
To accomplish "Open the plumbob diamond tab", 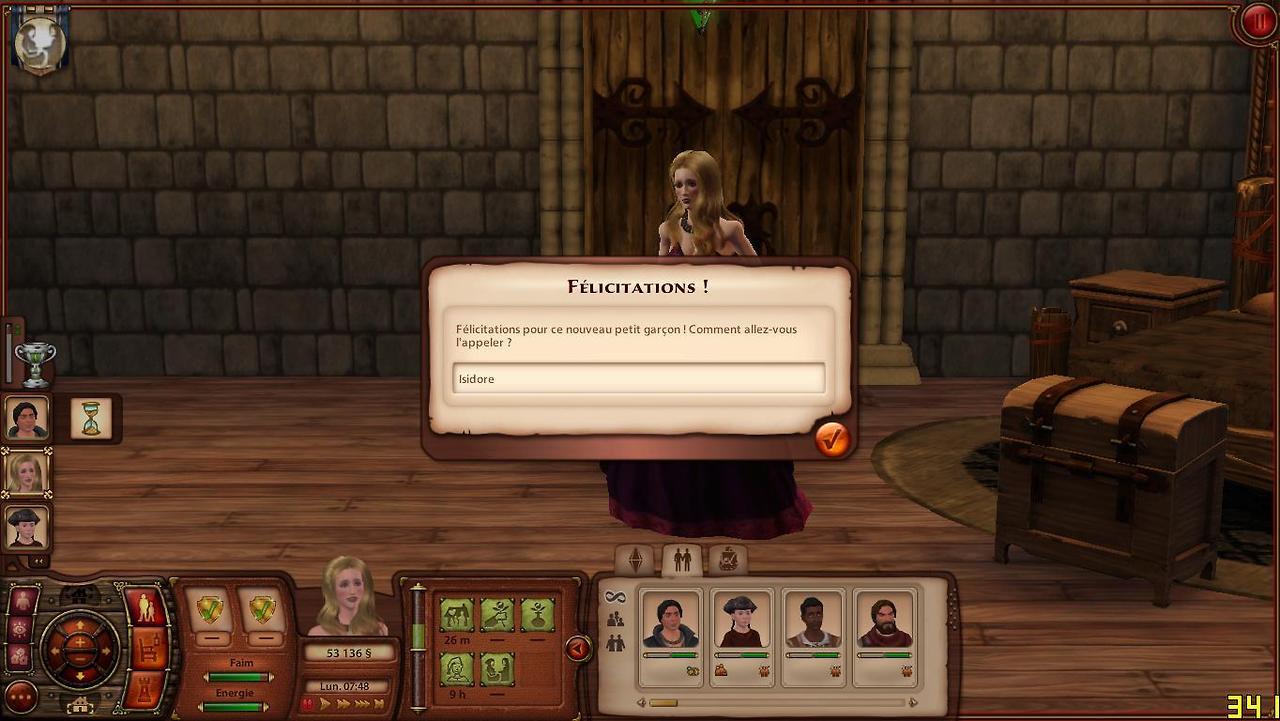I will [635, 560].
